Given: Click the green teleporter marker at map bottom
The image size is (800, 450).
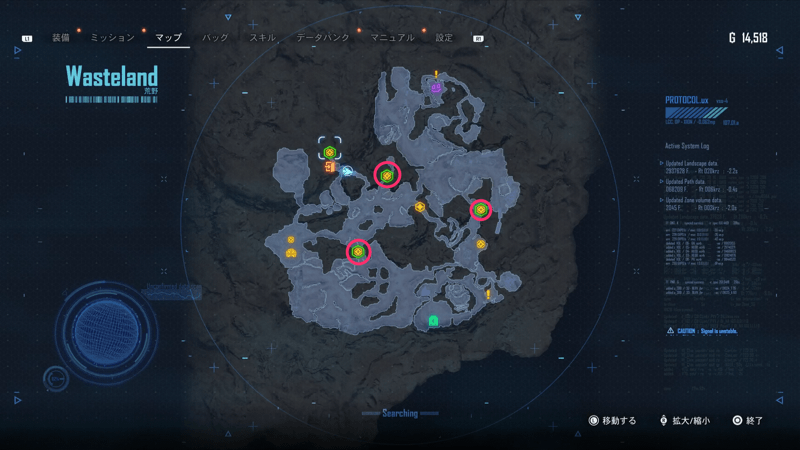Looking at the screenshot, I should [433, 321].
